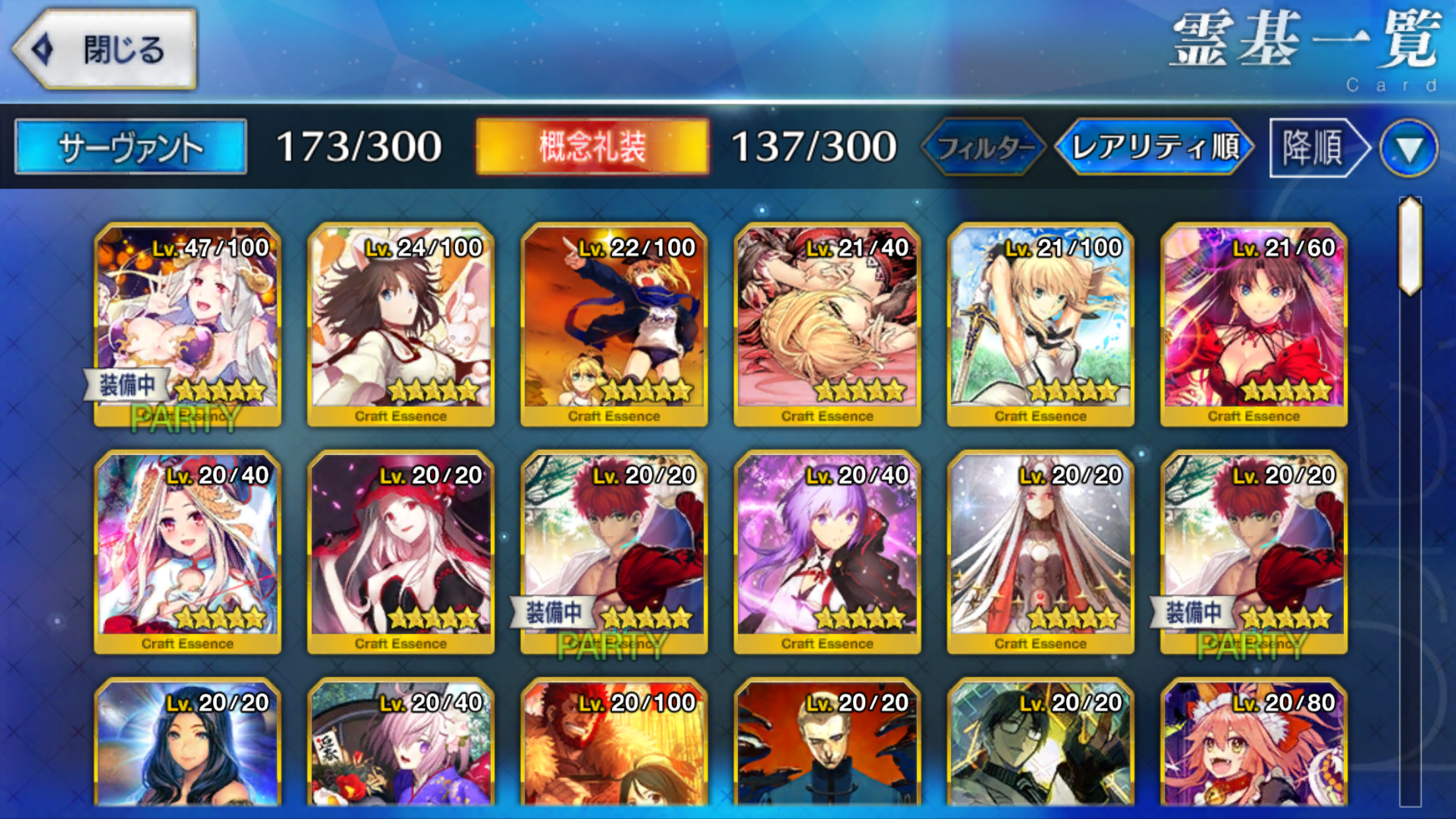Click the round blue down-arrow button
Image resolution: width=1456 pixels, height=819 pixels.
[1409, 148]
